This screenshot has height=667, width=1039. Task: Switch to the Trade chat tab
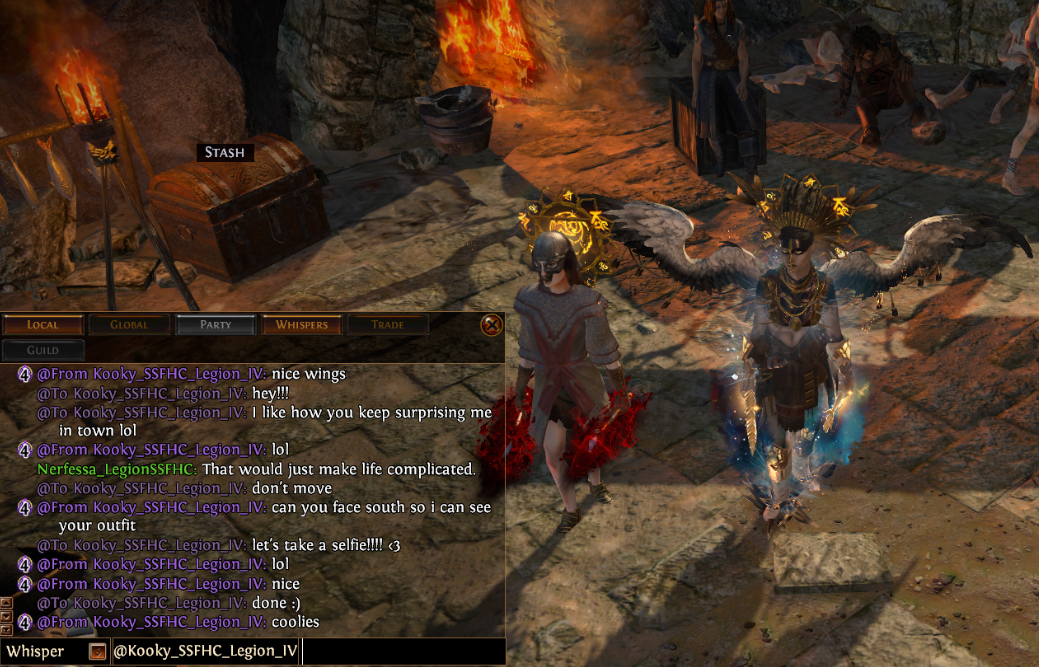(387, 325)
